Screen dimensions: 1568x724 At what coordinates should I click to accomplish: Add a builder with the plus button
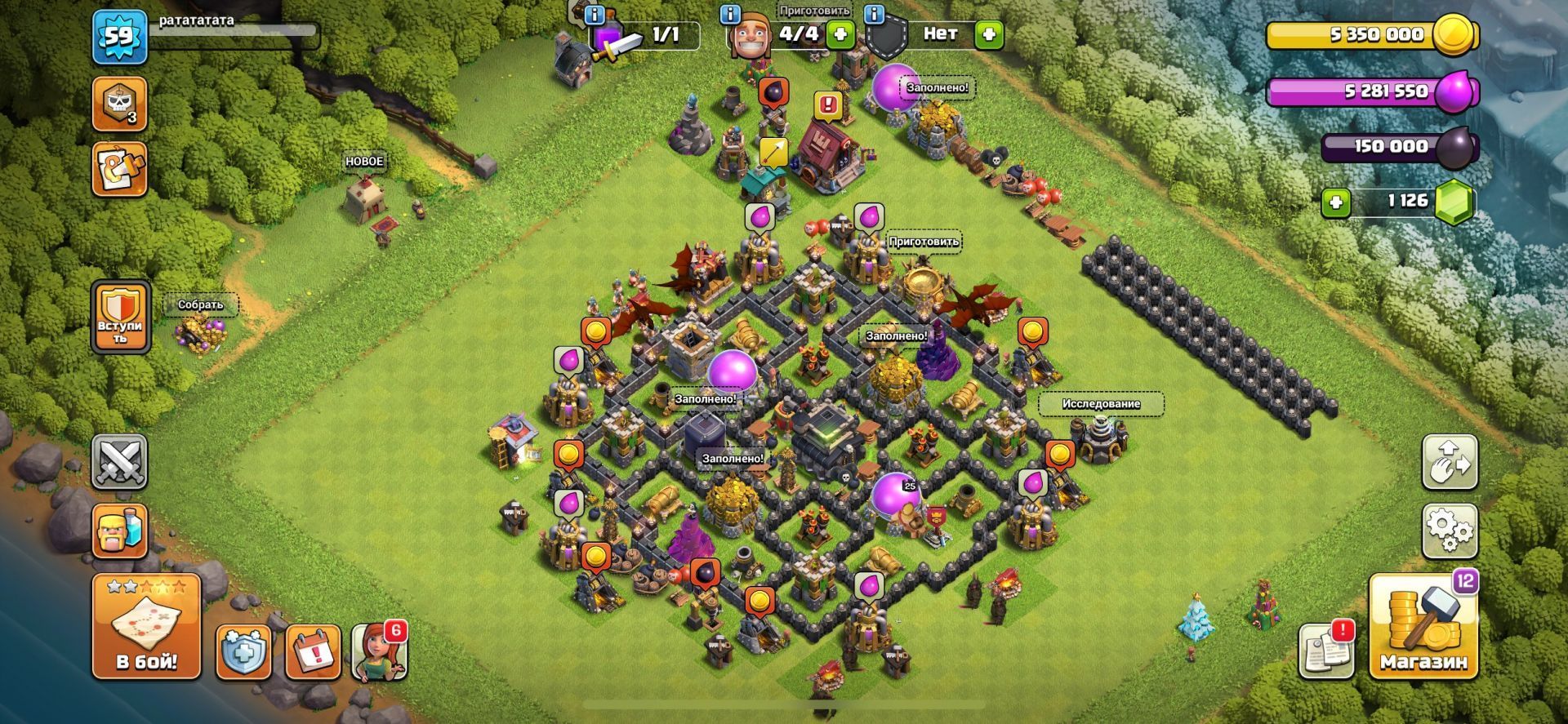[840, 34]
